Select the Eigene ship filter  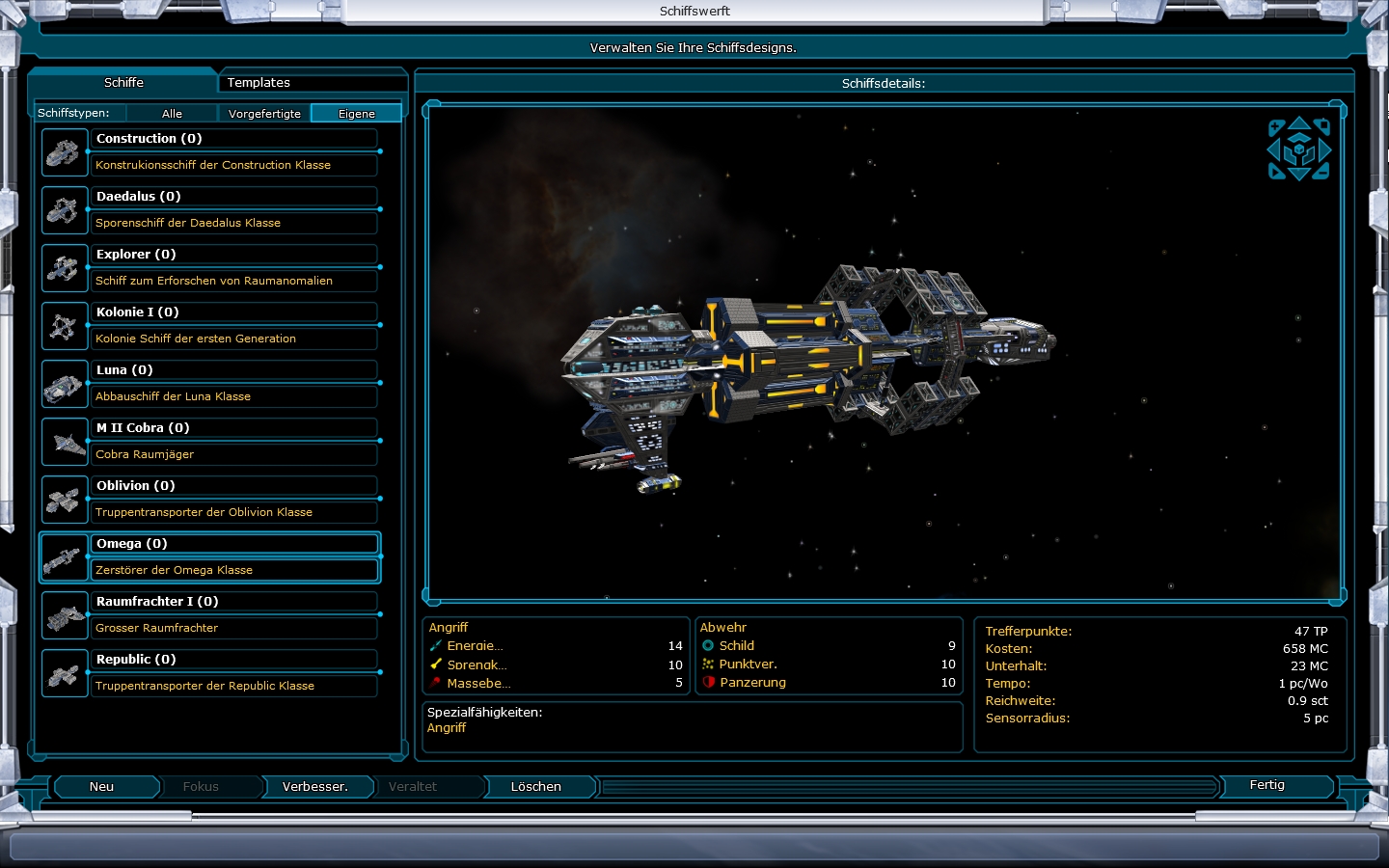point(356,114)
